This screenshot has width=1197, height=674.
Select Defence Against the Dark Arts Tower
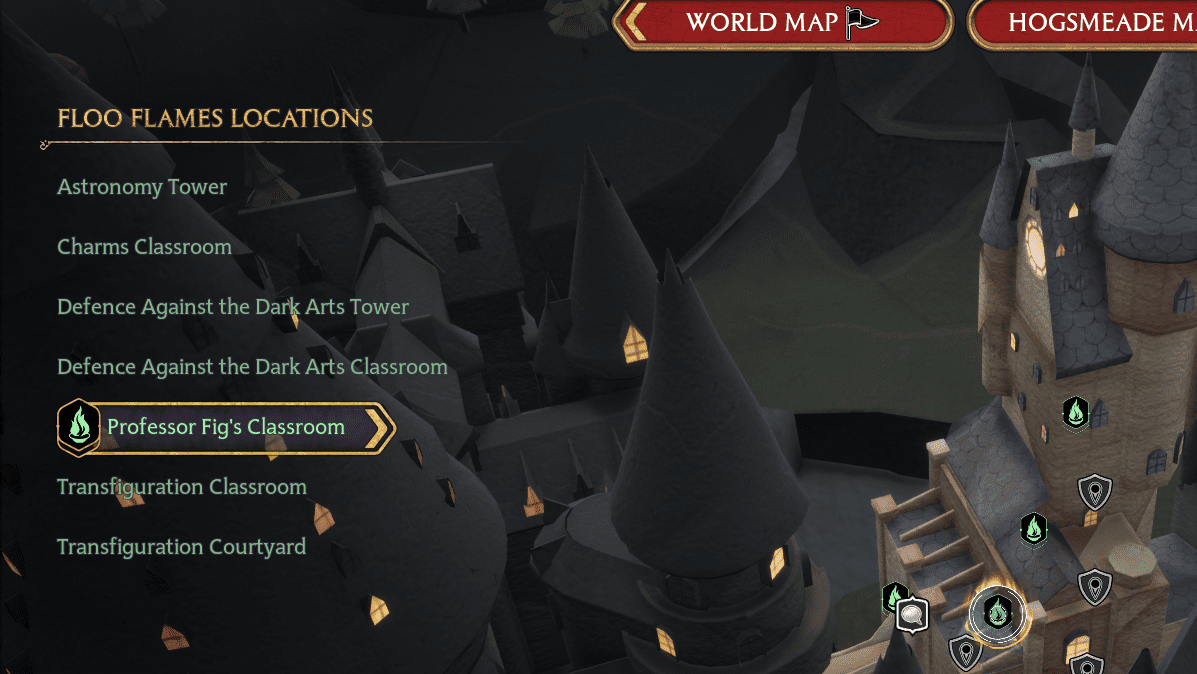(233, 307)
